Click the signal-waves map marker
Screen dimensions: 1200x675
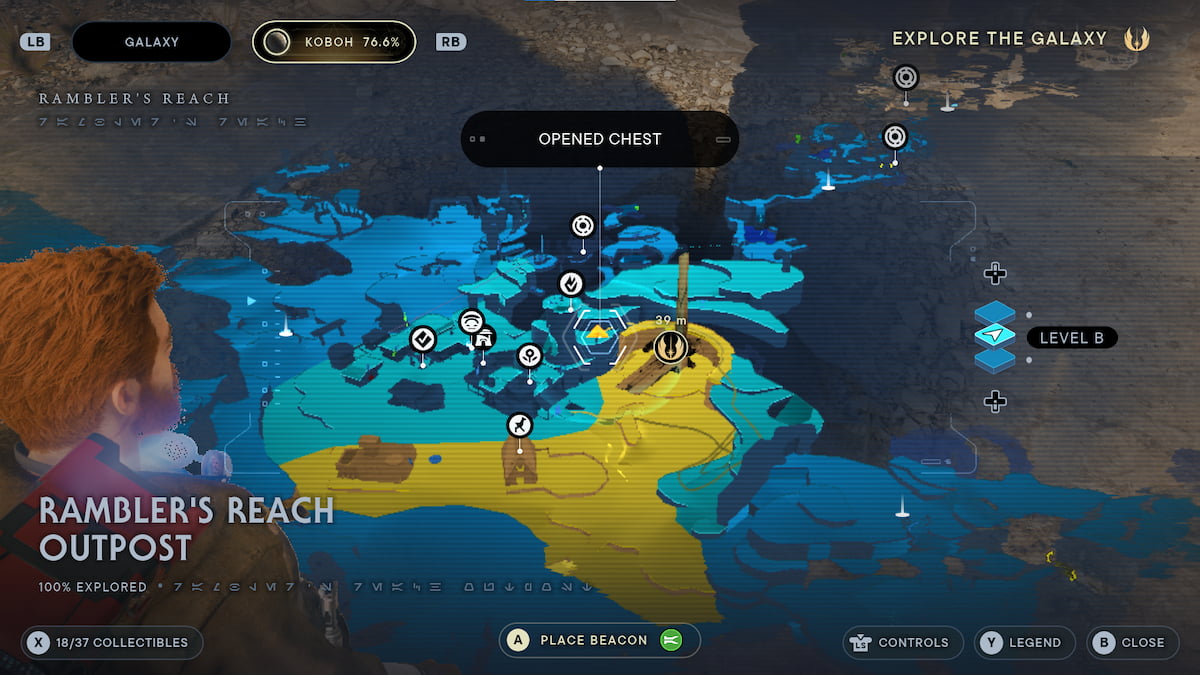(471, 321)
